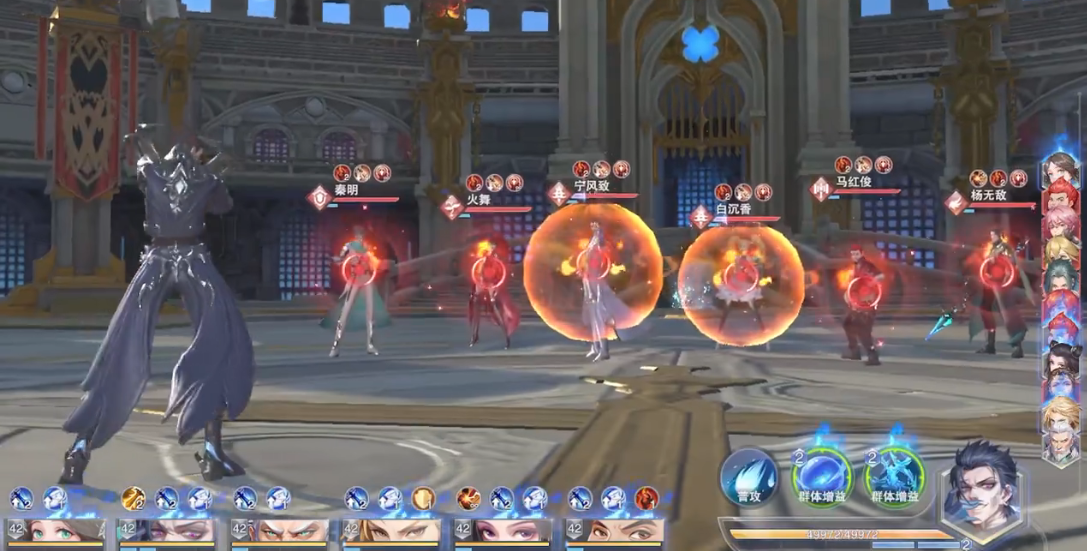Use the 普攻 basic attack skill
The width and height of the screenshot is (1087, 551).
749,476
